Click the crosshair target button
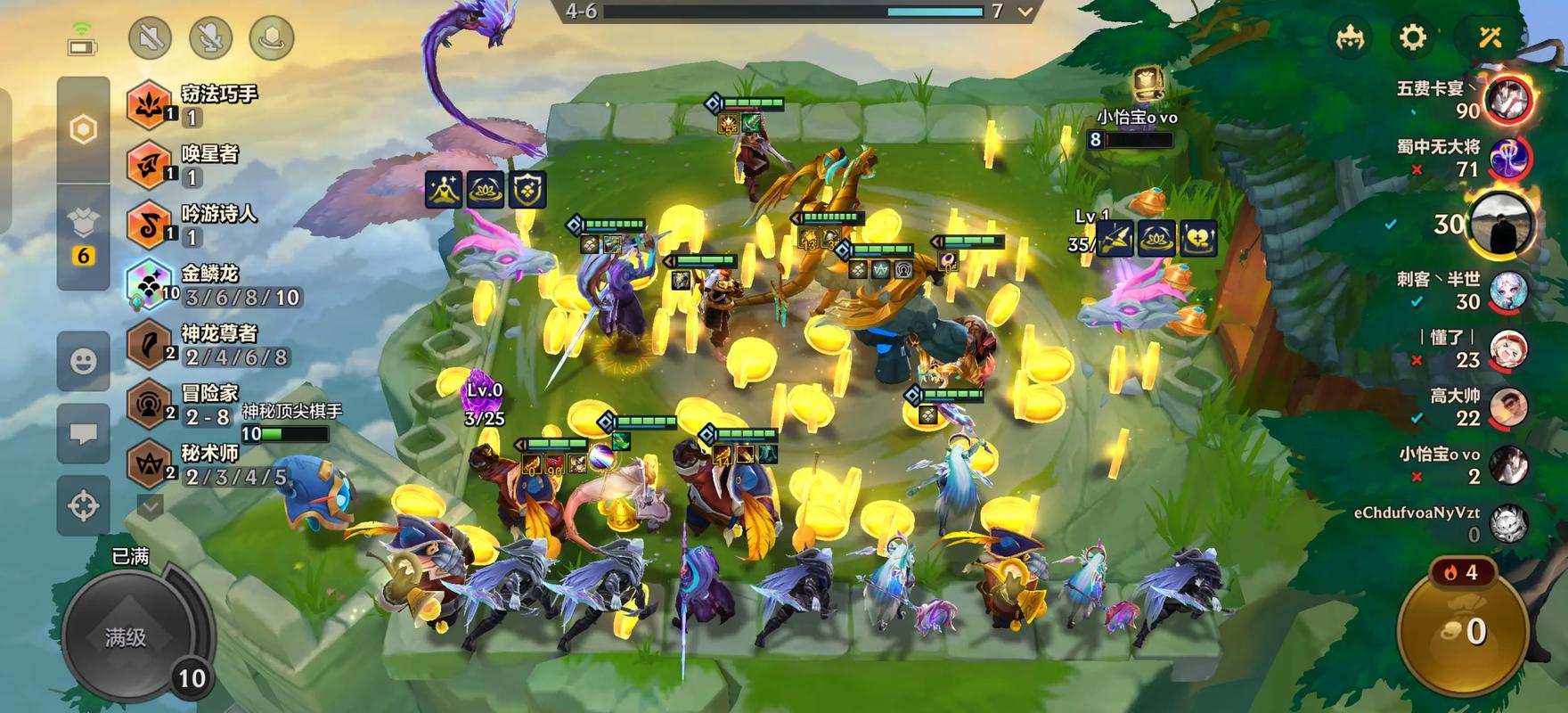 pos(83,506)
